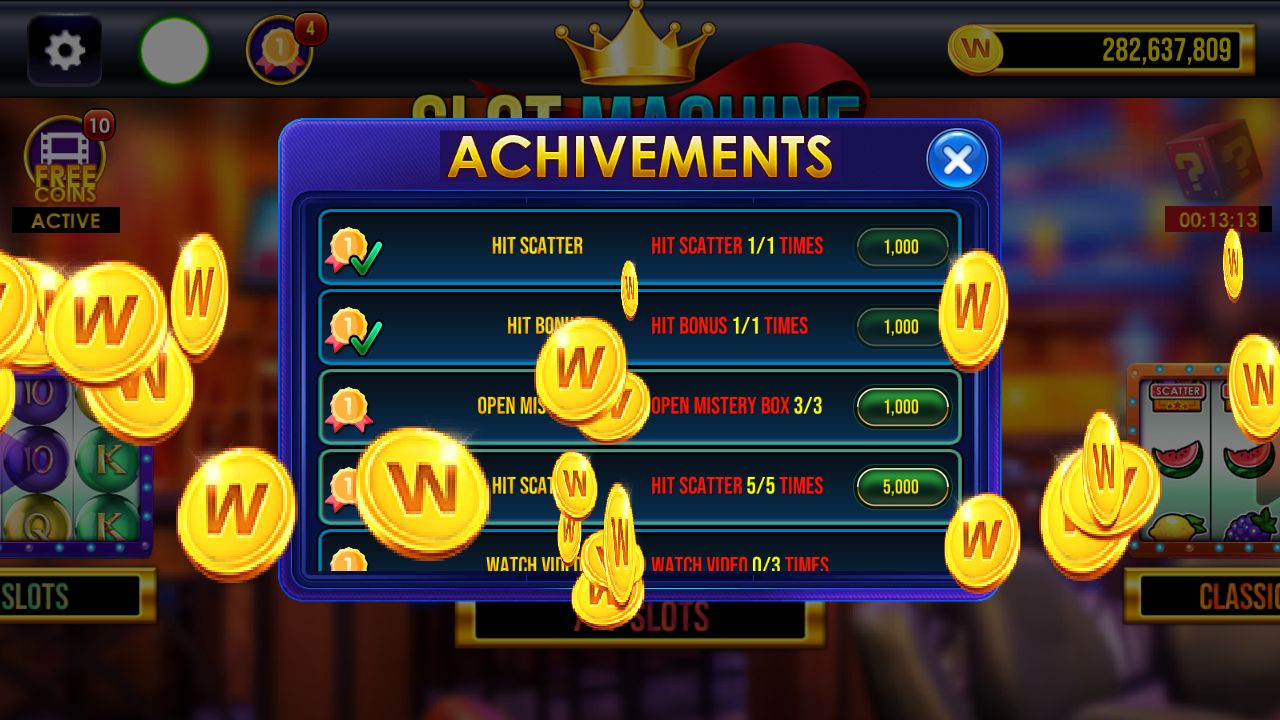Screen dimensions: 1280x720
Task: Click the round profile avatar
Action: tap(175, 50)
